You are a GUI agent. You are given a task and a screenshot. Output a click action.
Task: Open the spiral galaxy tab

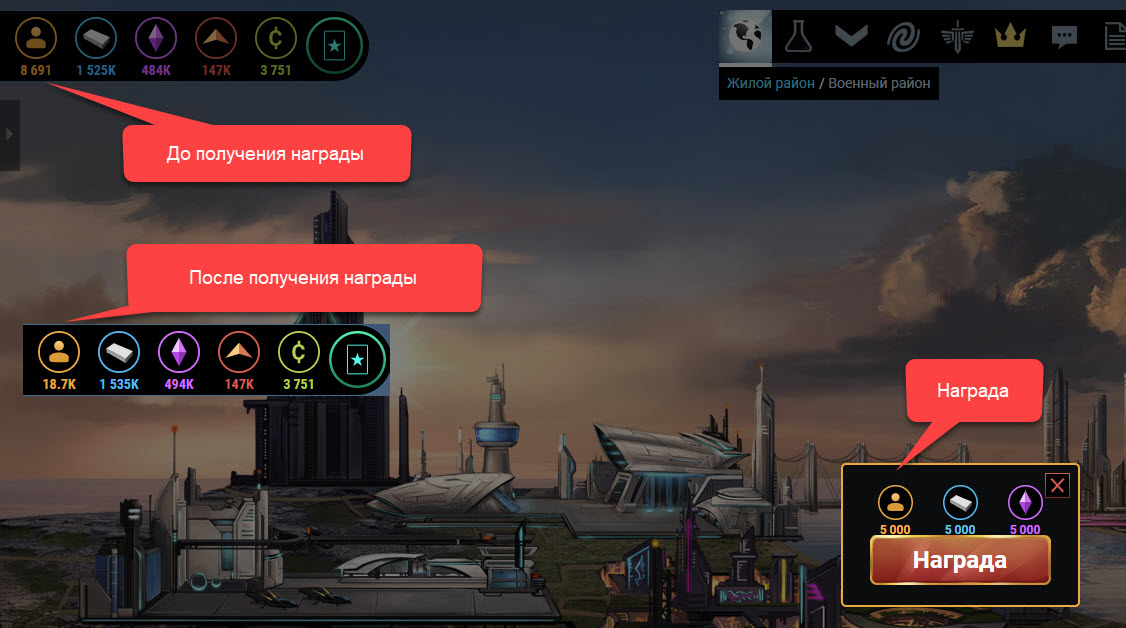(904, 37)
